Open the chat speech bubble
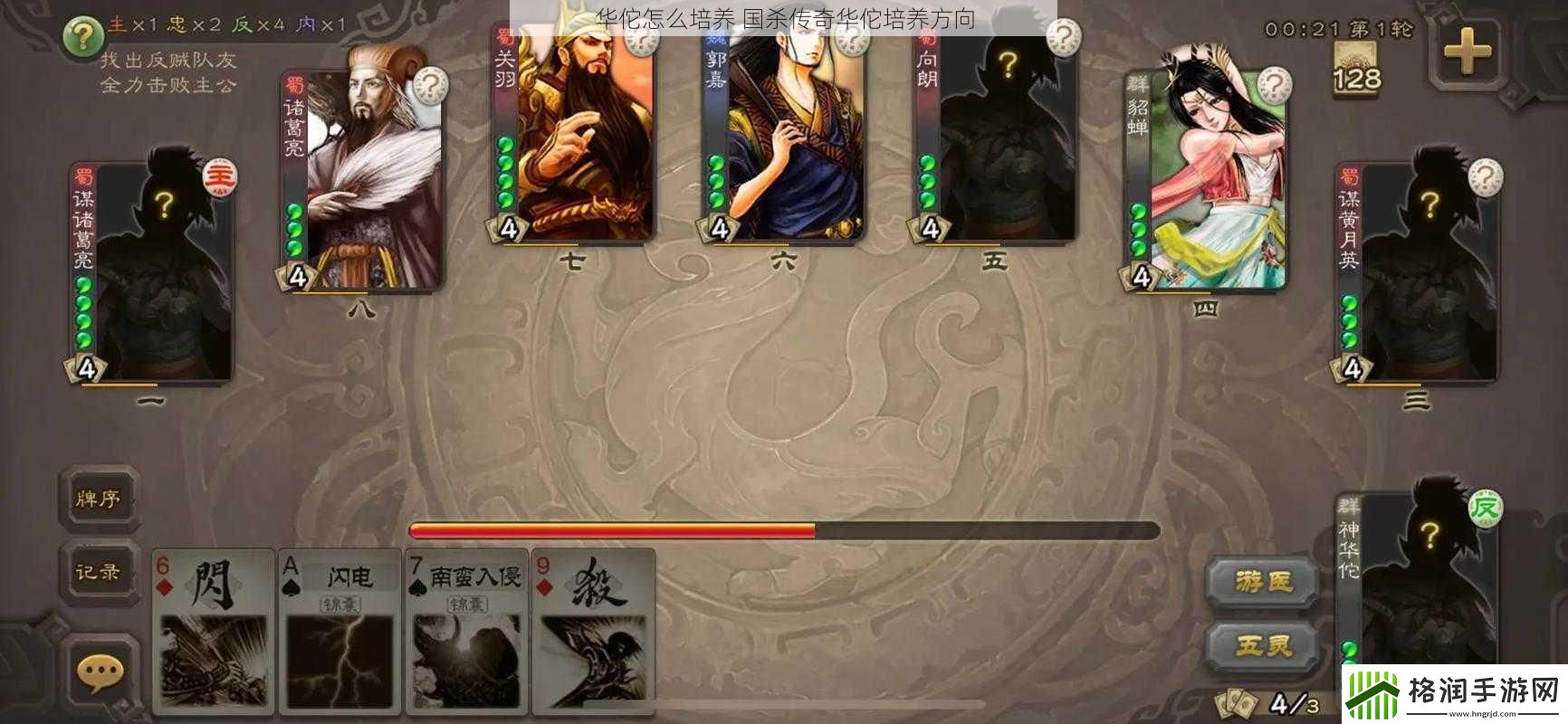 (x=99, y=672)
